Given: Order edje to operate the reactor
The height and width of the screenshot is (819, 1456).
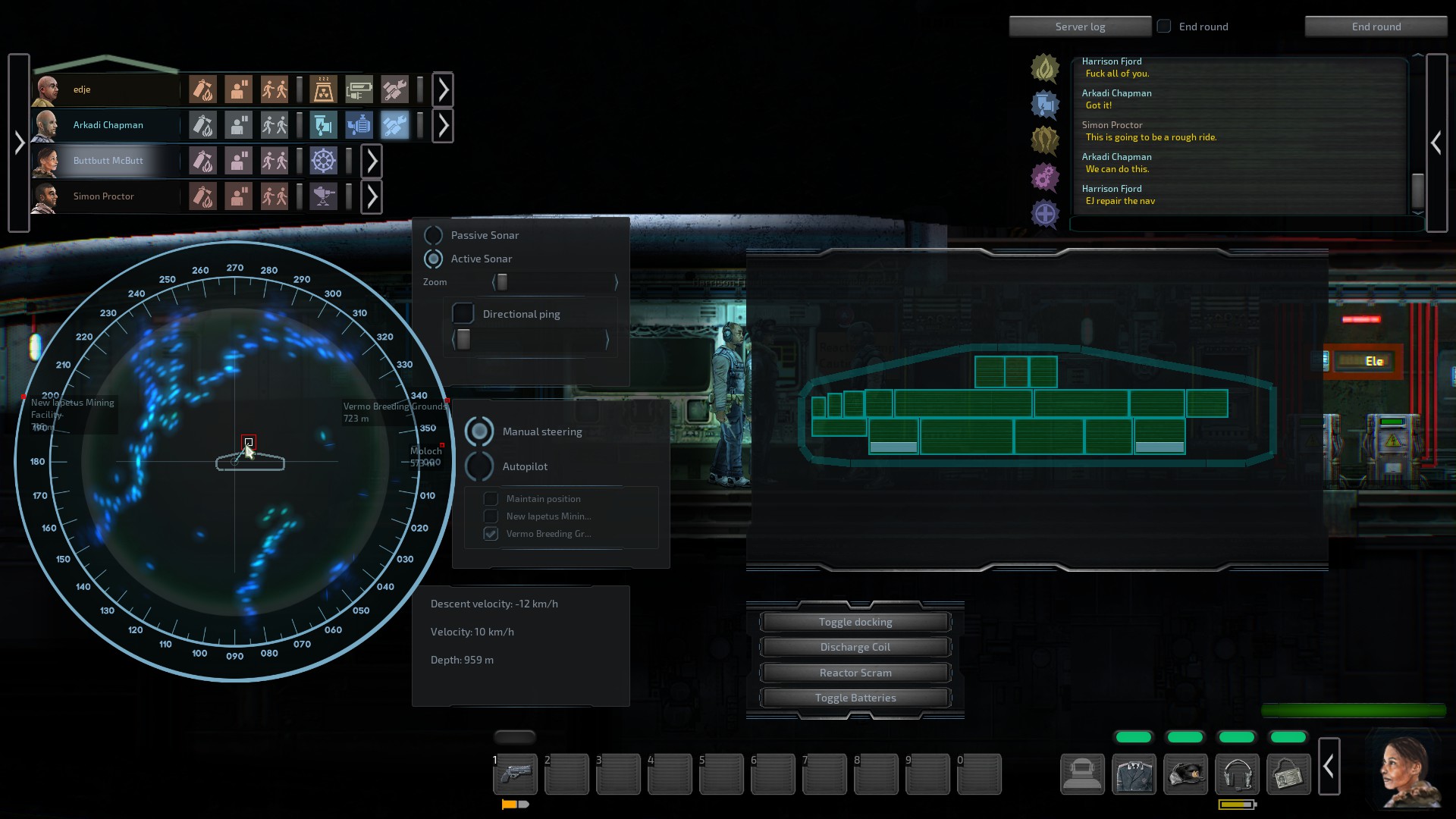Looking at the screenshot, I should [x=324, y=89].
